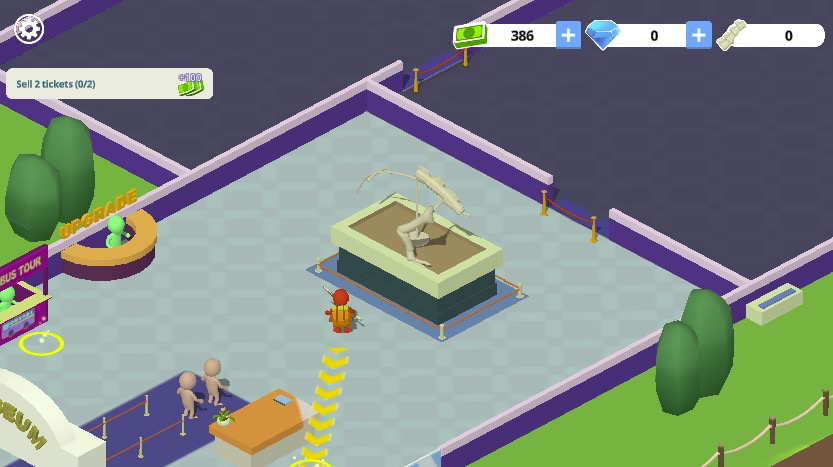Open the Sell 2 tickets quest tracker
The image size is (833, 467).
(109, 84)
